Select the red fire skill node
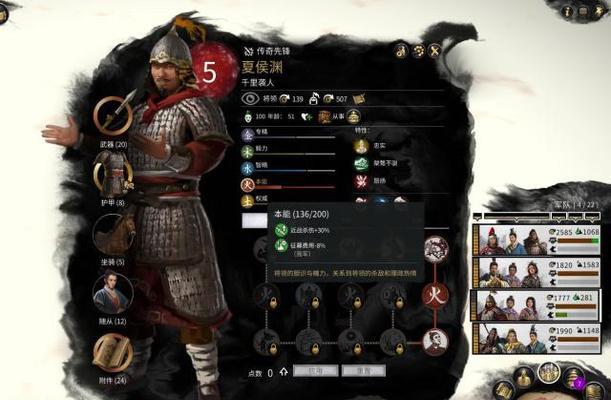 (435, 295)
